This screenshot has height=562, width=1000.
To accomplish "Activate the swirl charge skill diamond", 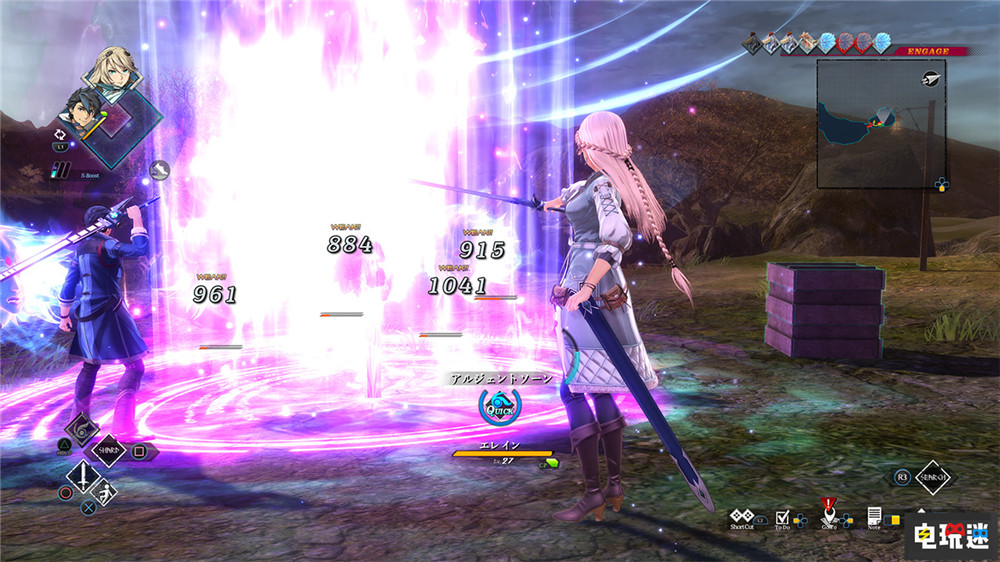I will (80, 428).
